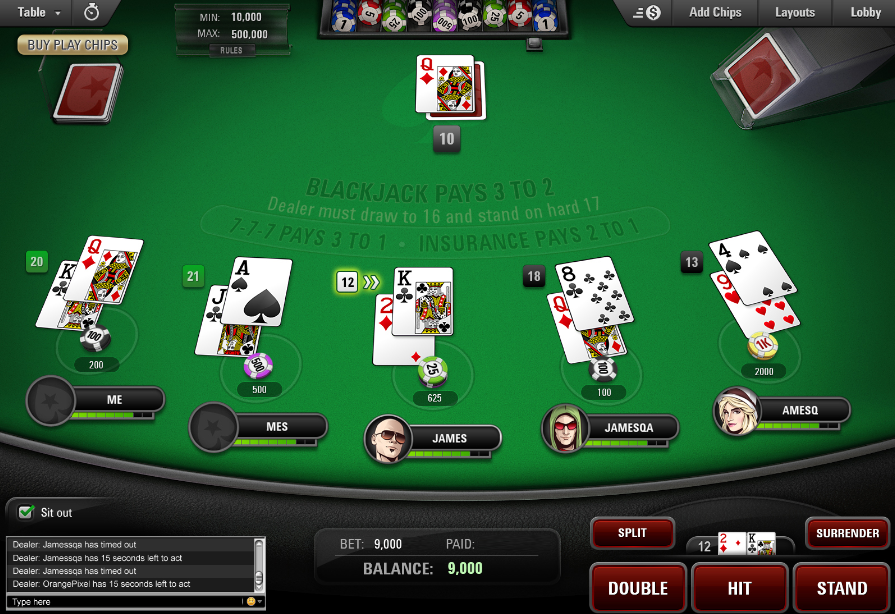Buy play chips

tap(72, 45)
